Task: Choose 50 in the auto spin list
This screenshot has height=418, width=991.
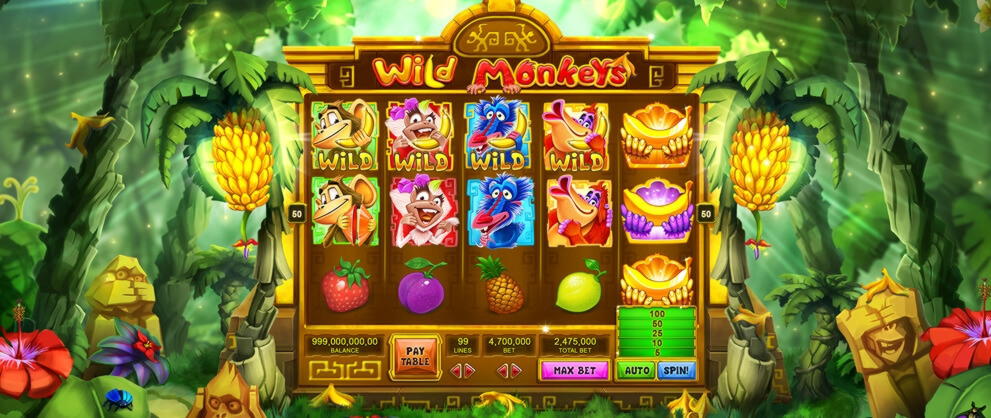Action: click(656, 324)
